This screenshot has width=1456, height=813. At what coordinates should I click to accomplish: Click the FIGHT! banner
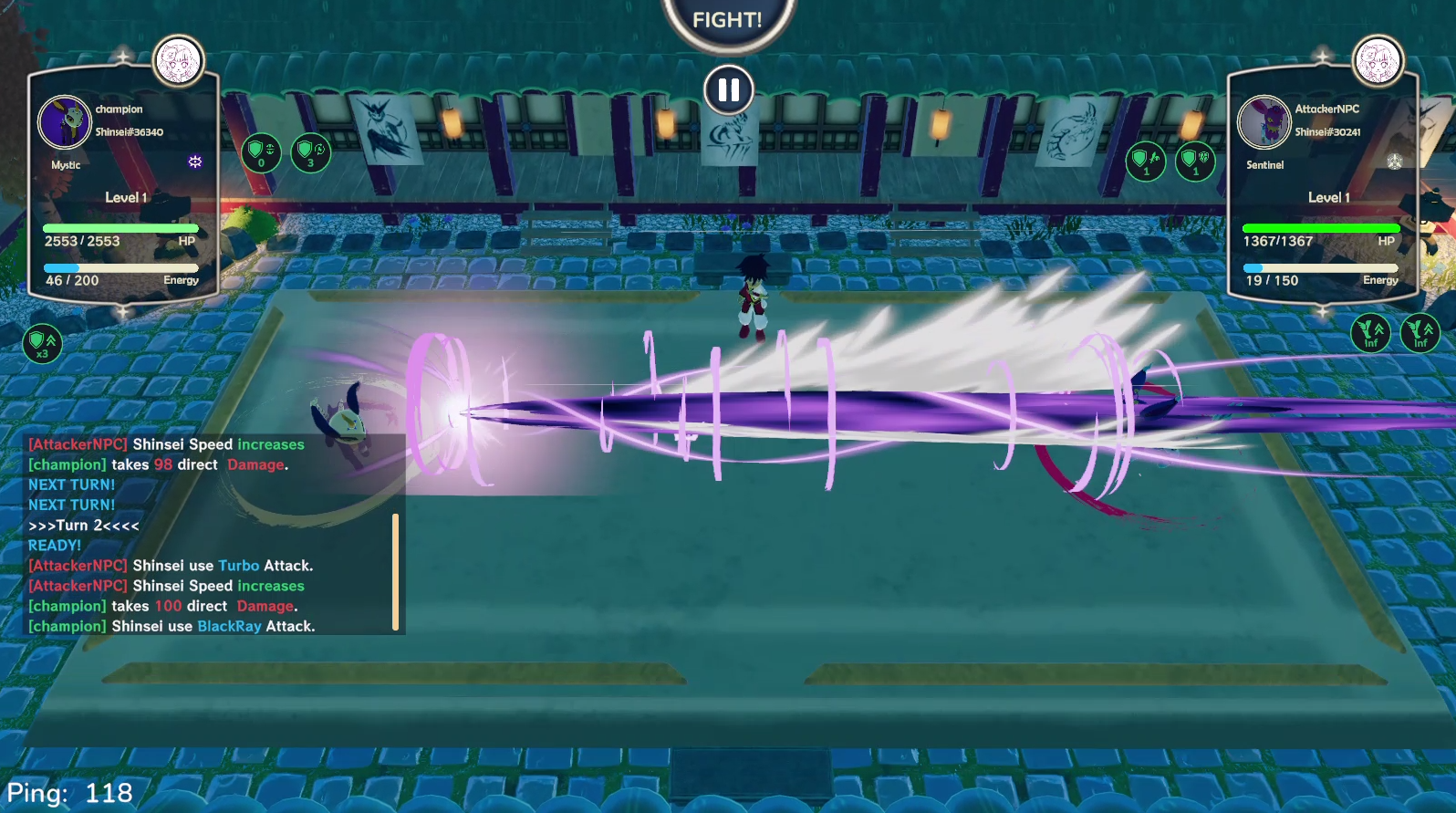click(728, 18)
